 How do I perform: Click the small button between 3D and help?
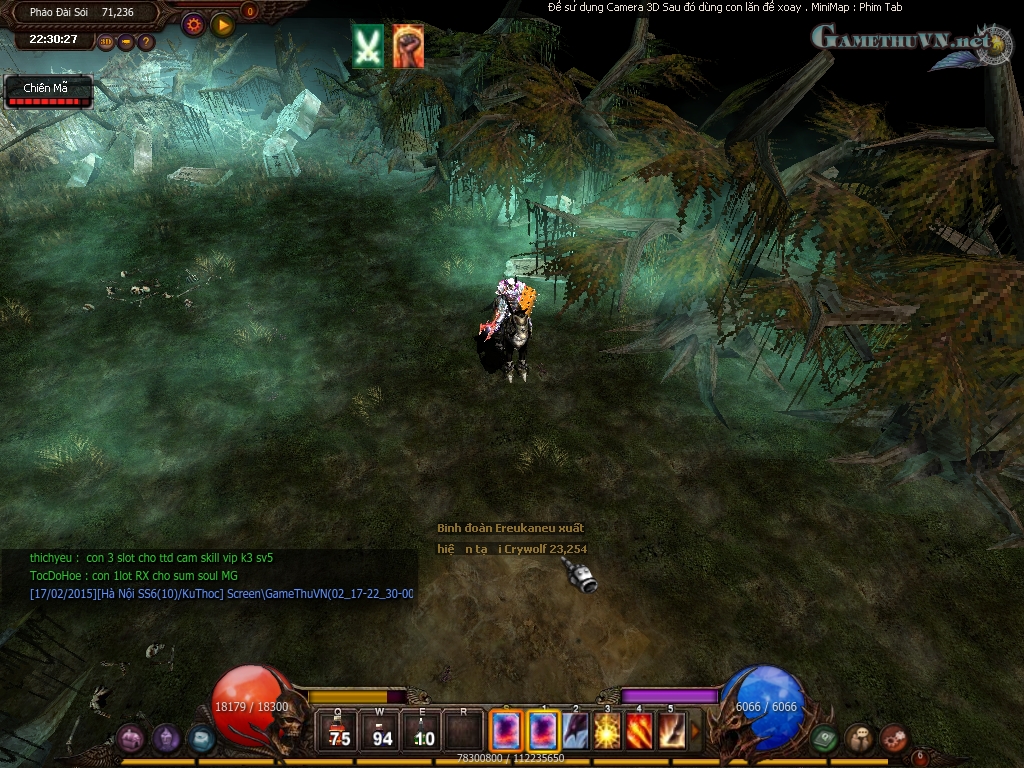(126, 42)
